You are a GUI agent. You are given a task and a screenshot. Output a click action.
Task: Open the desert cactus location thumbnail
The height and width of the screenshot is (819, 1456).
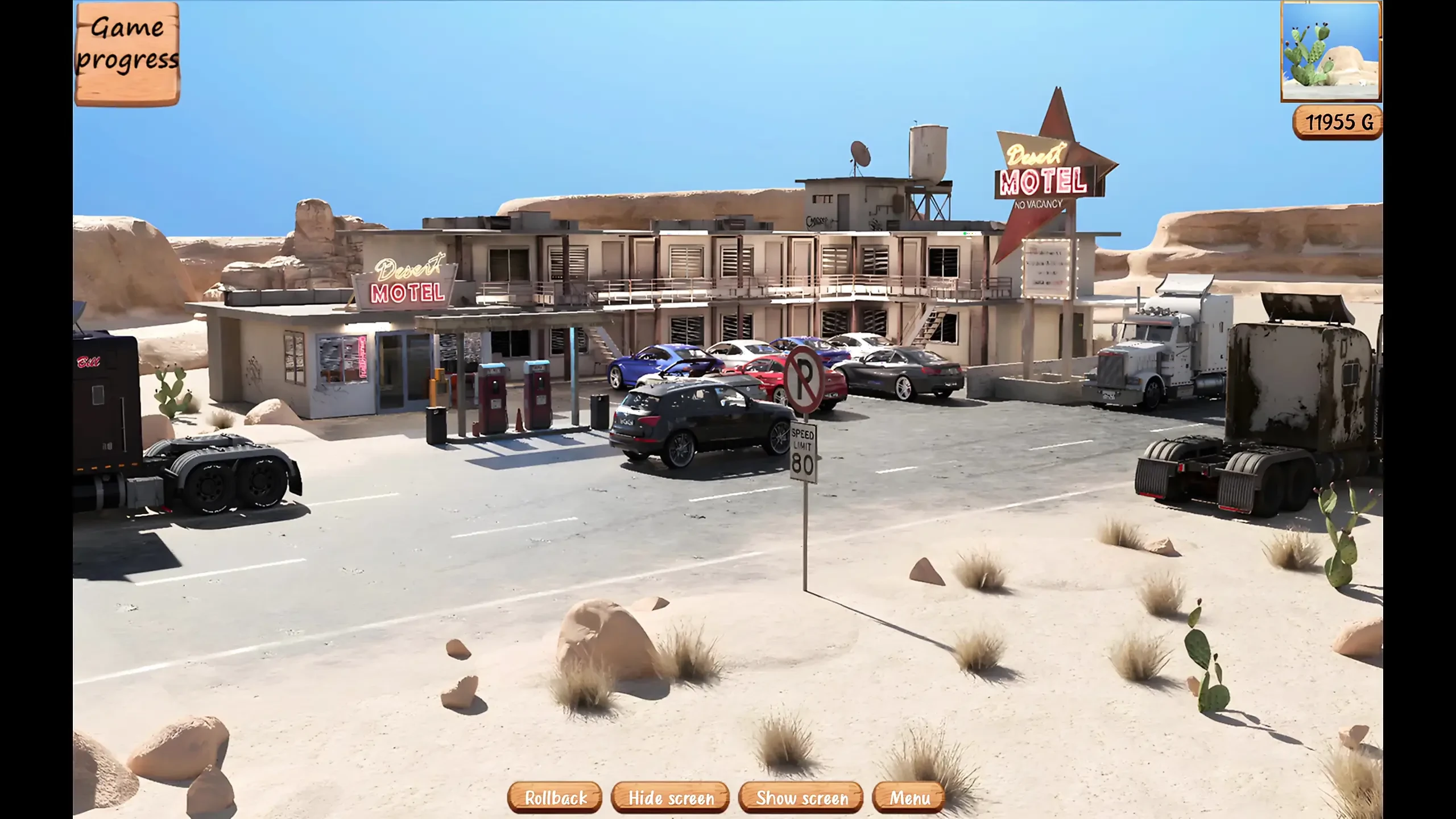point(1331,51)
